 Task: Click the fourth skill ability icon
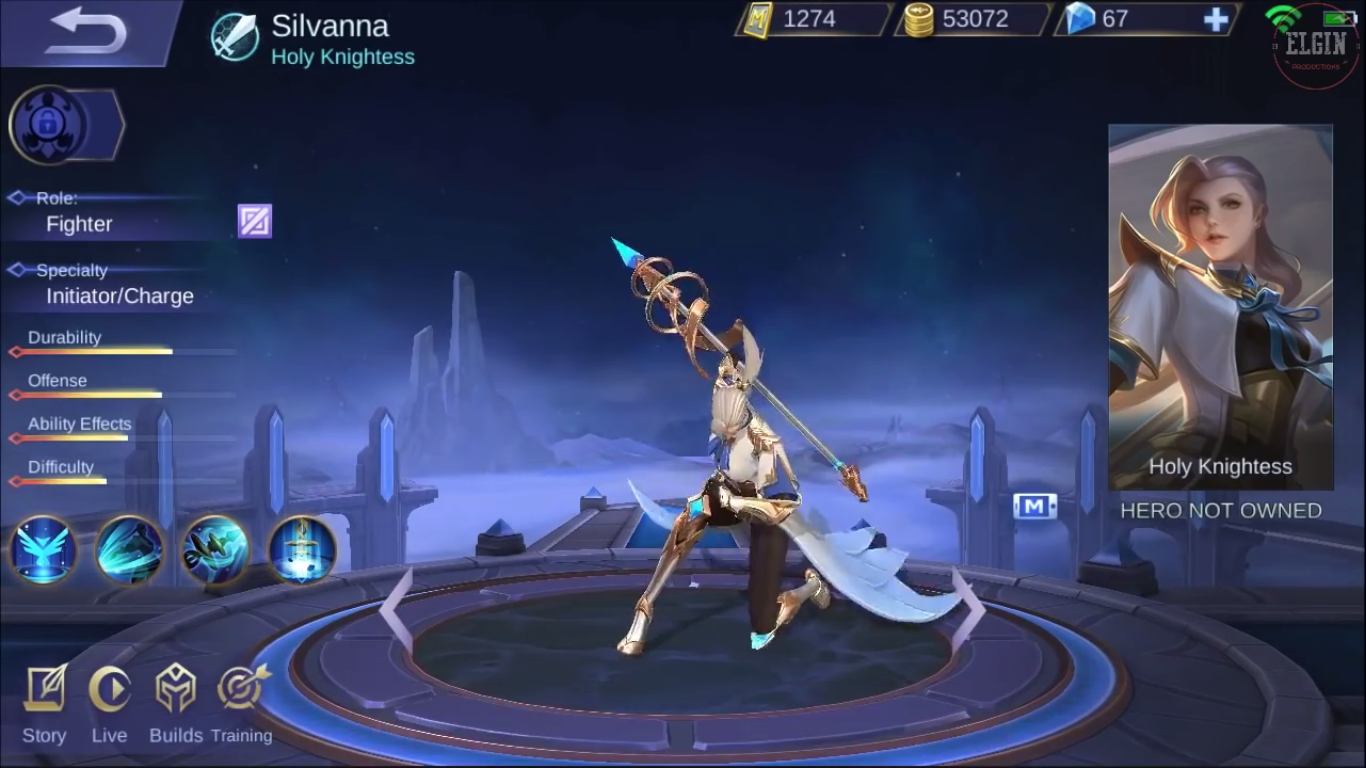tap(302, 551)
